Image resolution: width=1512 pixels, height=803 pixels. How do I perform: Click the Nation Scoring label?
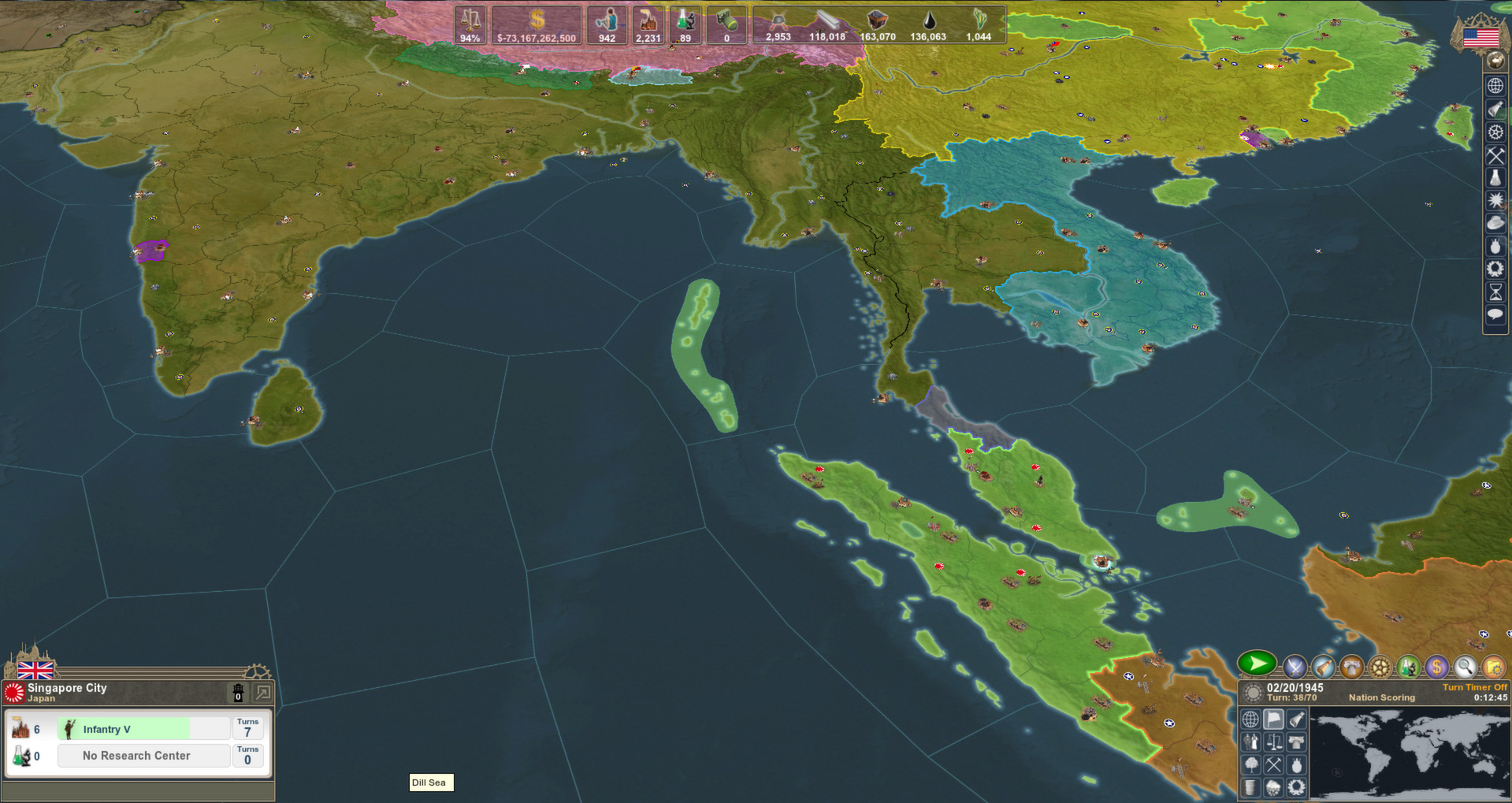pyautogui.click(x=1382, y=697)
